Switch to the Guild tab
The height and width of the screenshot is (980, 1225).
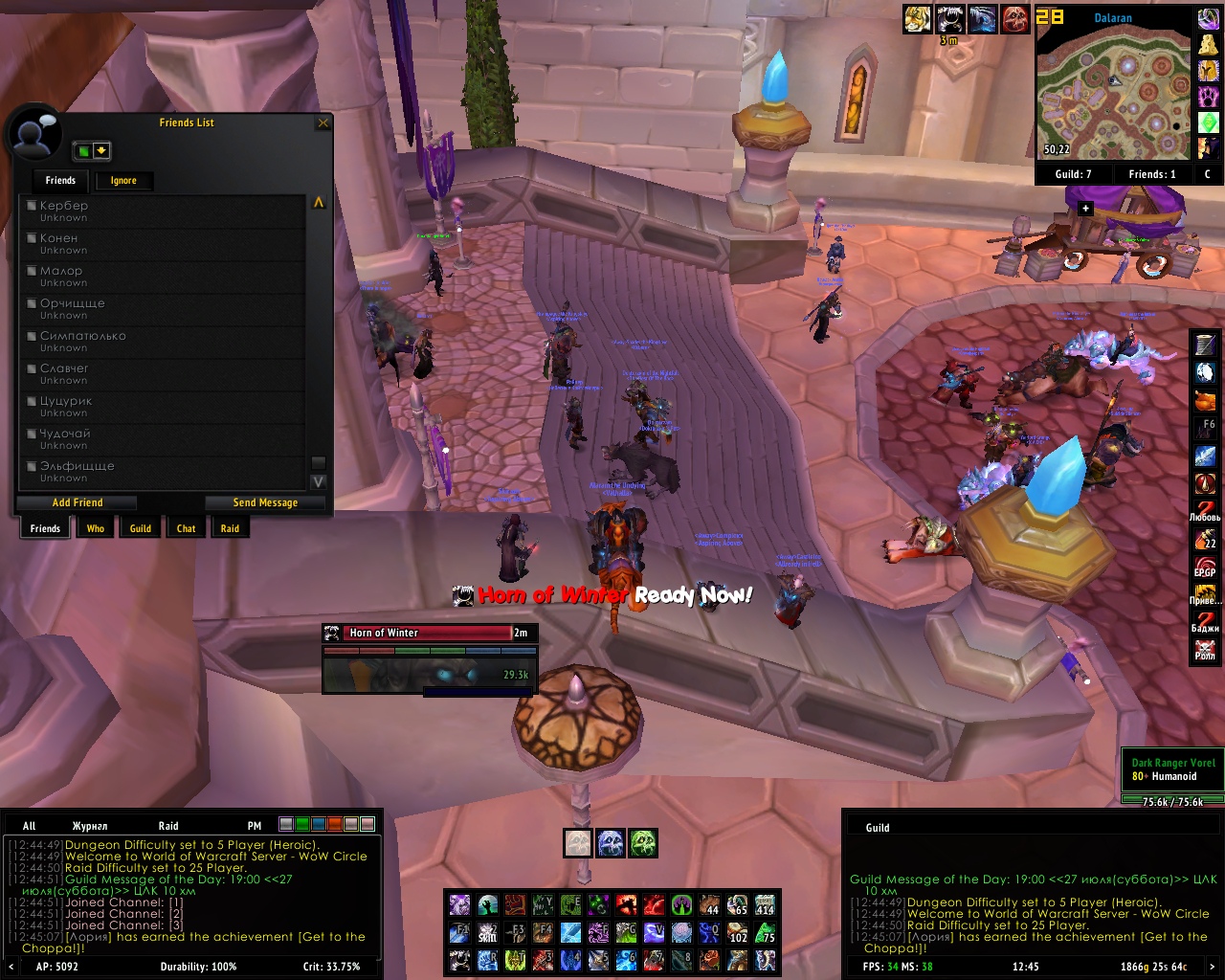[141, 528]
